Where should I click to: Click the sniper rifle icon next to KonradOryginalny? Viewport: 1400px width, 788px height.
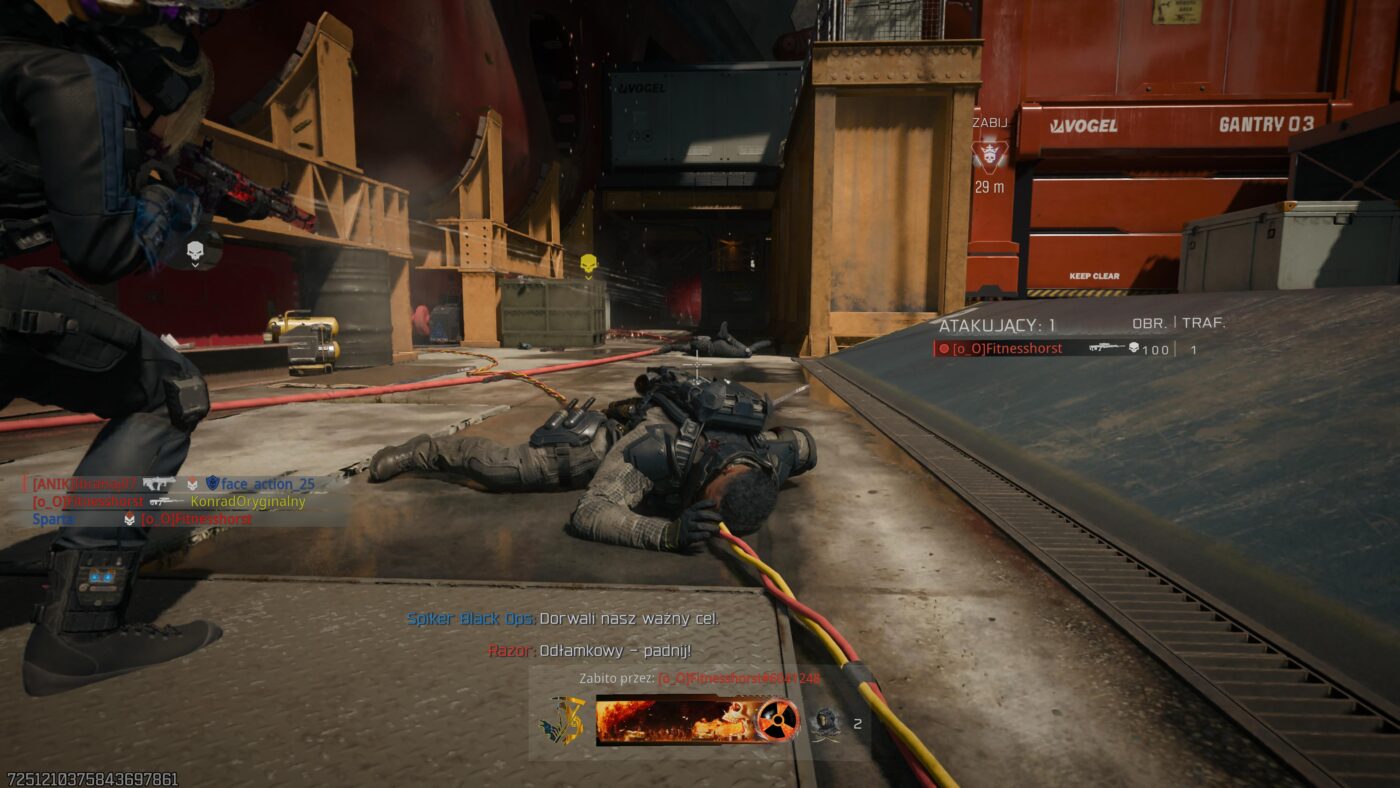[167, 502]
